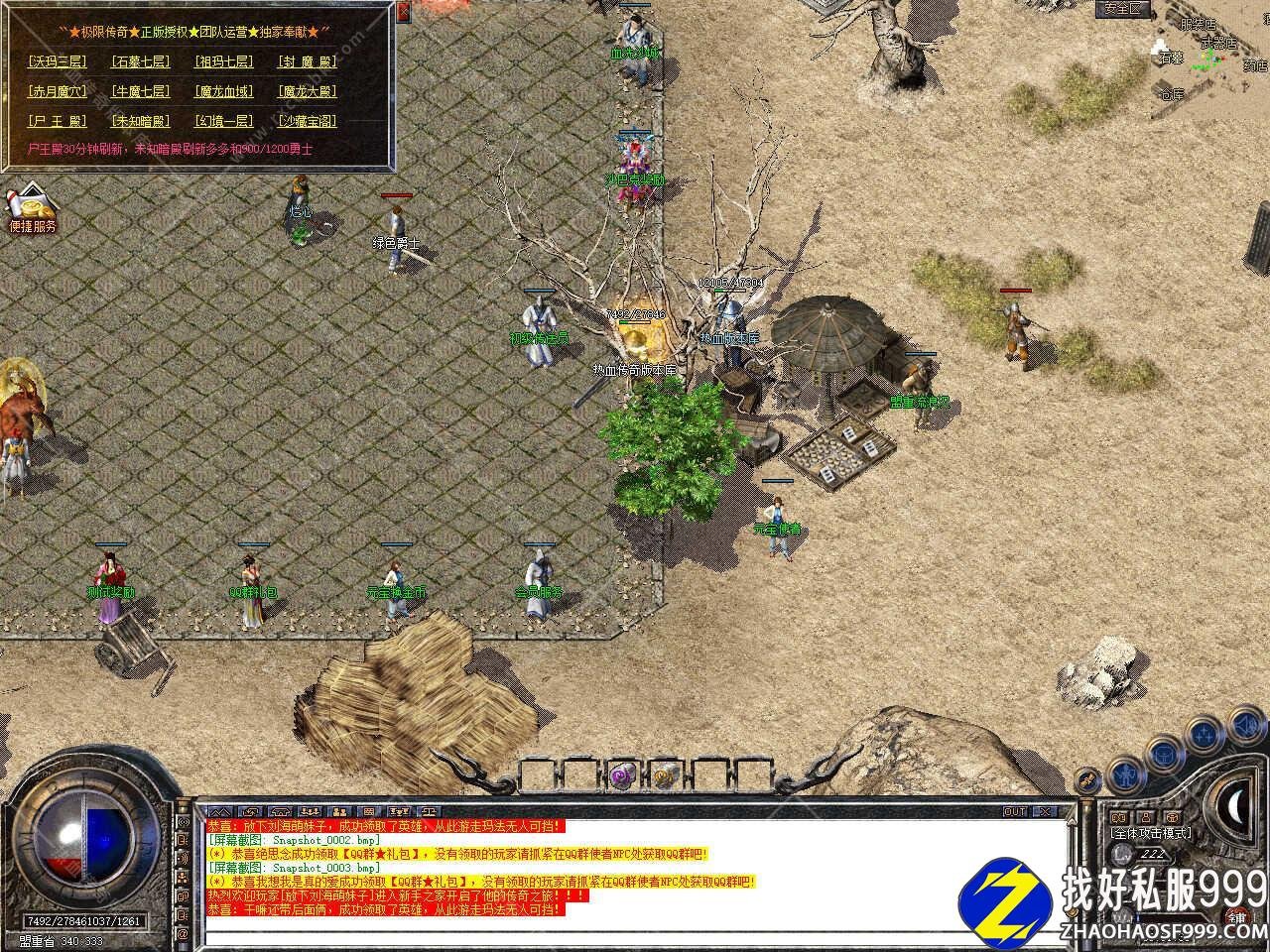This screenshot has width=1270, height=952.
Task: Open the 便捷服务 quick service icon
Action: click(32, 208)
